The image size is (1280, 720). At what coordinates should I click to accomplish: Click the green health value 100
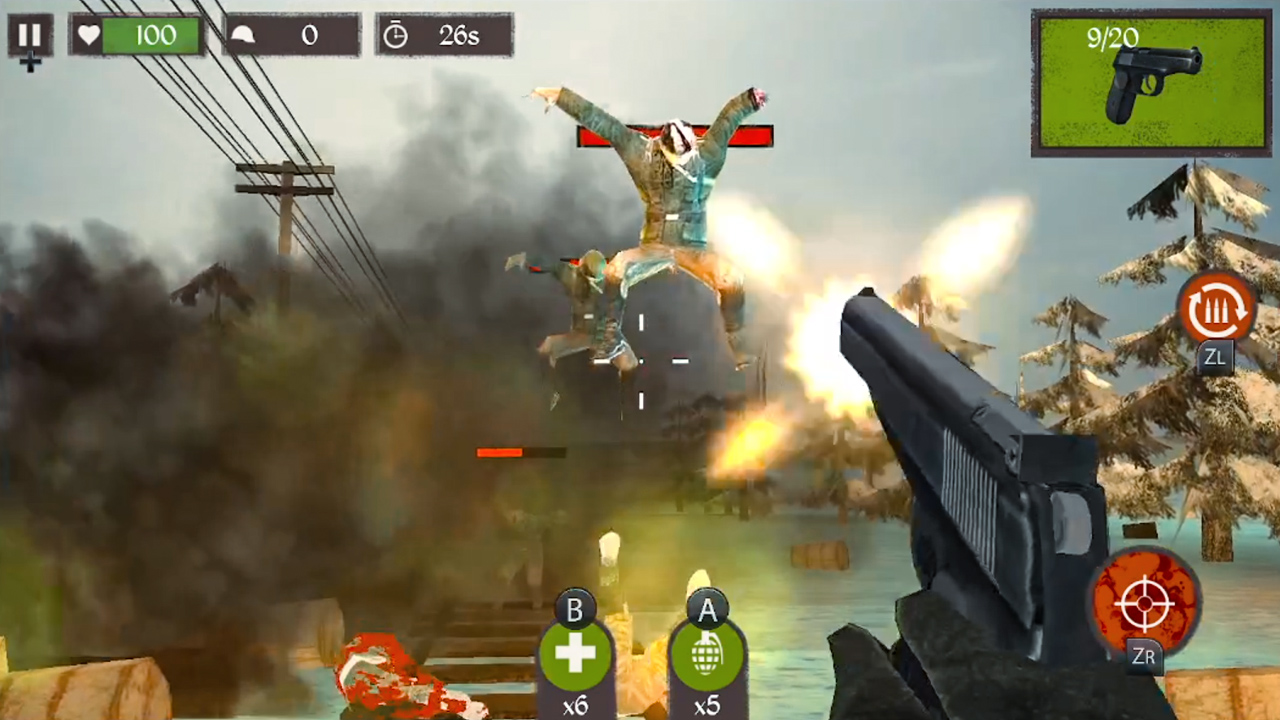click(x=157, y=35)
